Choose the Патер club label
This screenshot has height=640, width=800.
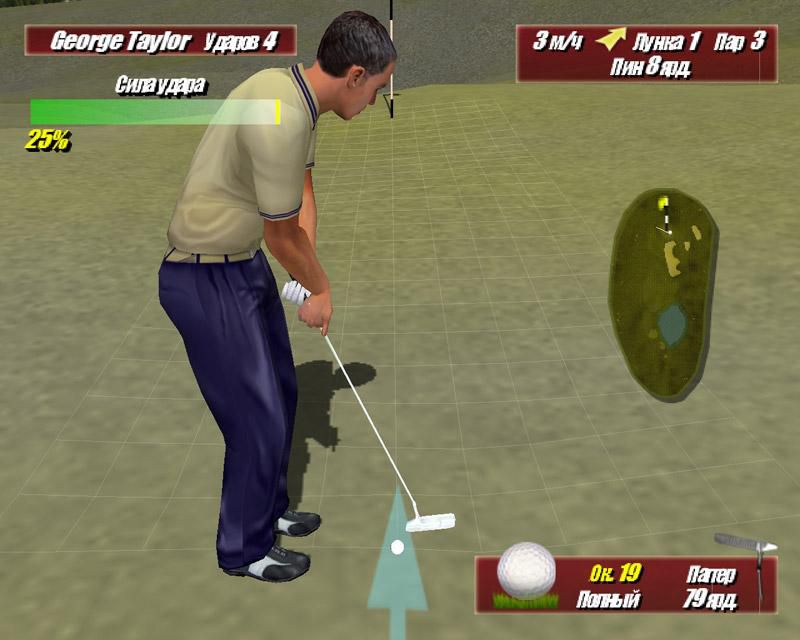[x=711, y=575]
